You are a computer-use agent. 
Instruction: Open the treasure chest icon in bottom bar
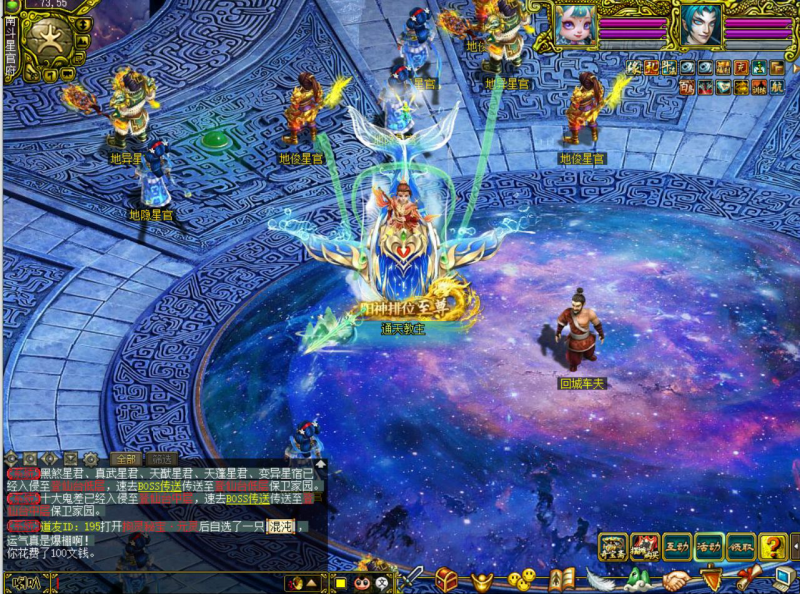pyautogui.click(x=446, y=578)
